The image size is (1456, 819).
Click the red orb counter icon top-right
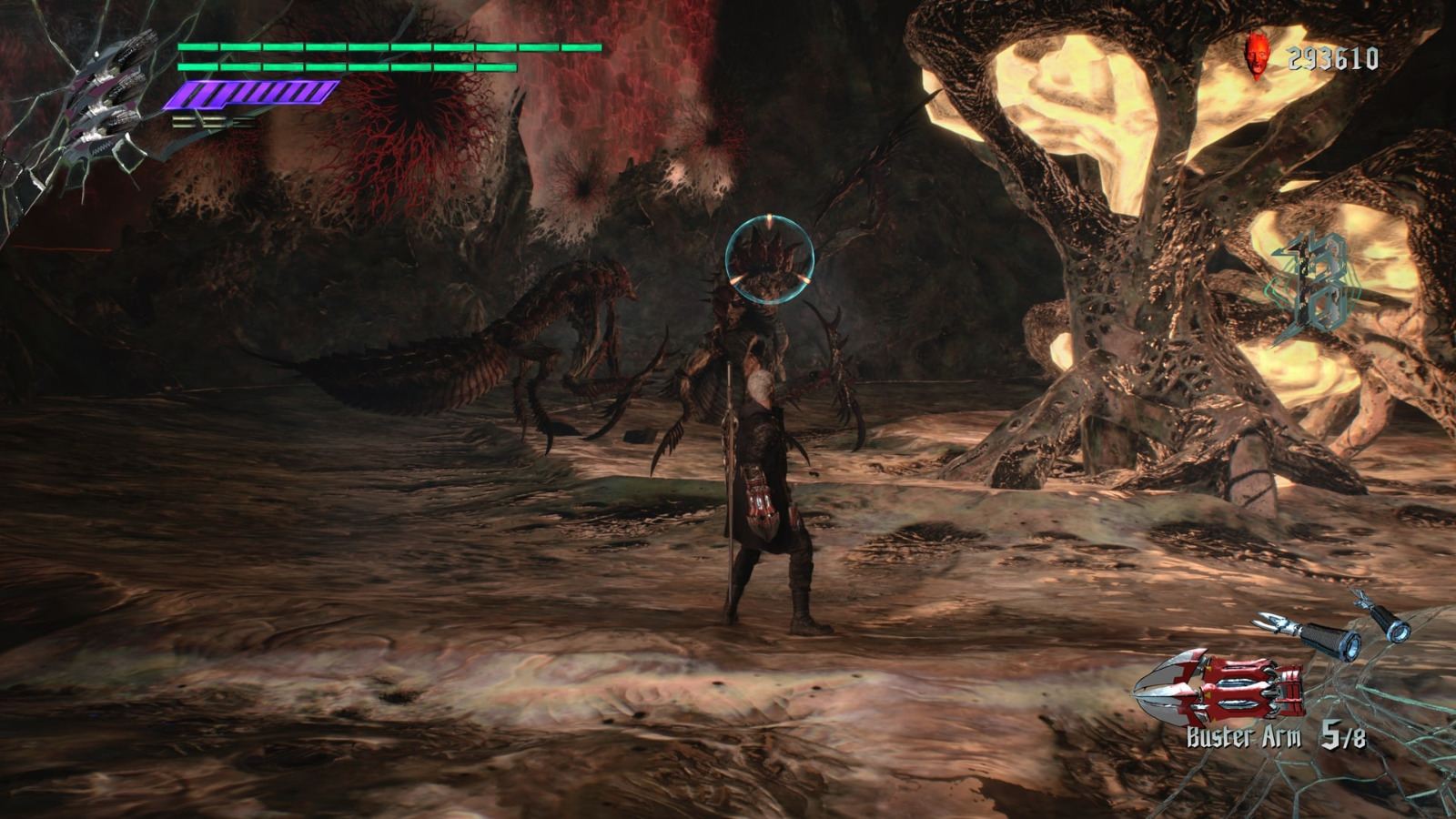coord(1259,56)
